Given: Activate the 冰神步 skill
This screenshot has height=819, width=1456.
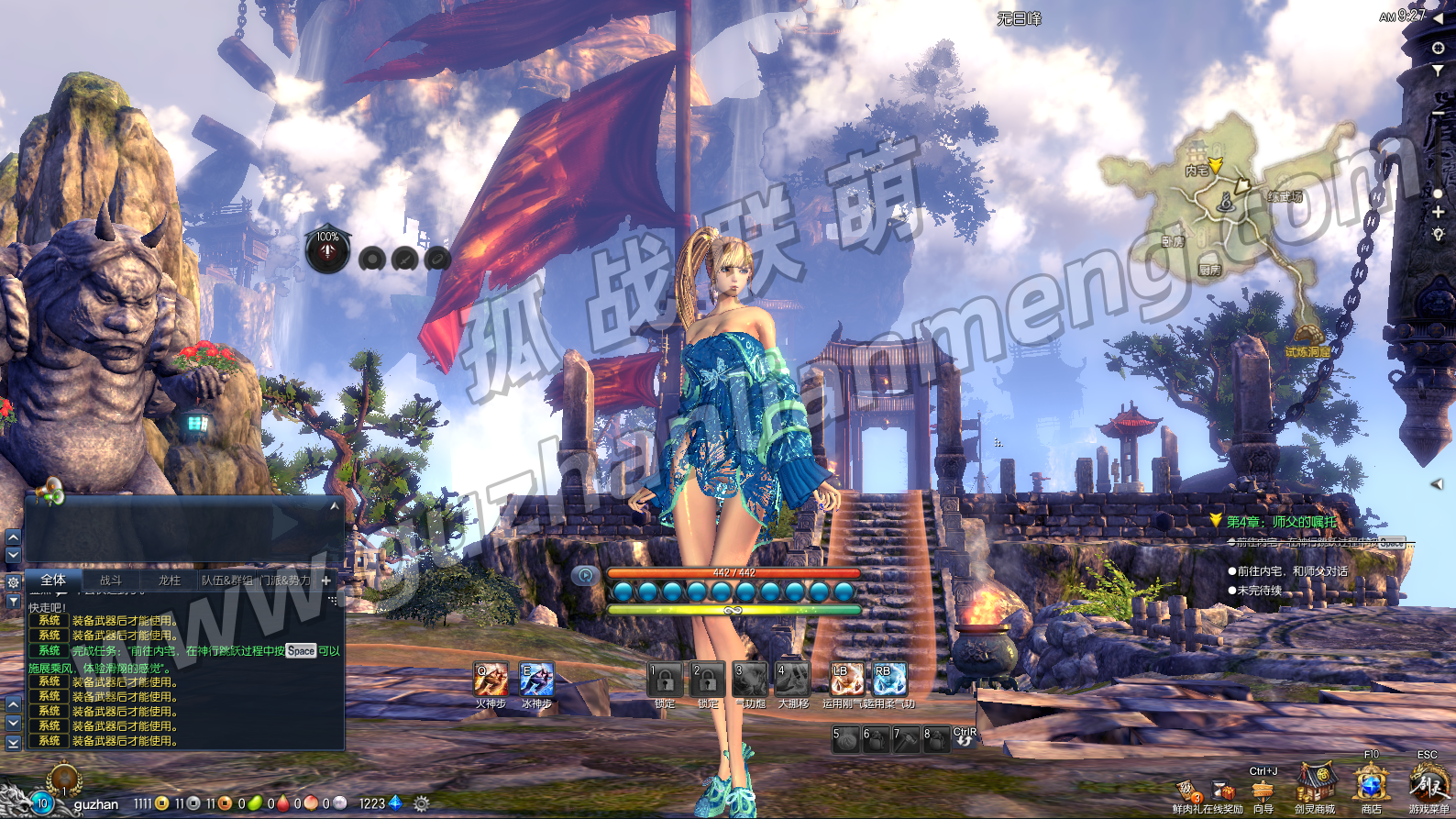Looking at the screenshot, I should tap(536, 680).
